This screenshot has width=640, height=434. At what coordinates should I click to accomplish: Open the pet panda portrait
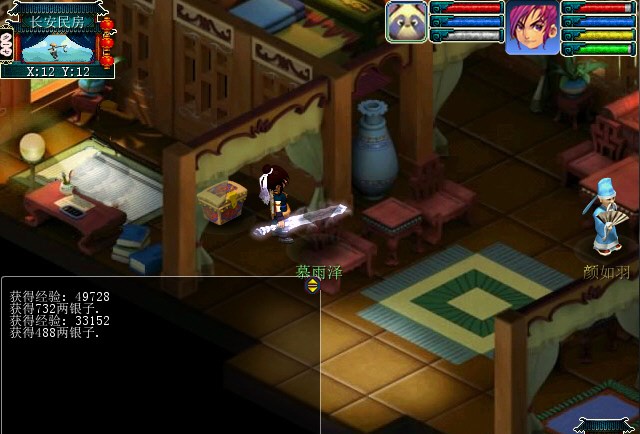point(407,22)
